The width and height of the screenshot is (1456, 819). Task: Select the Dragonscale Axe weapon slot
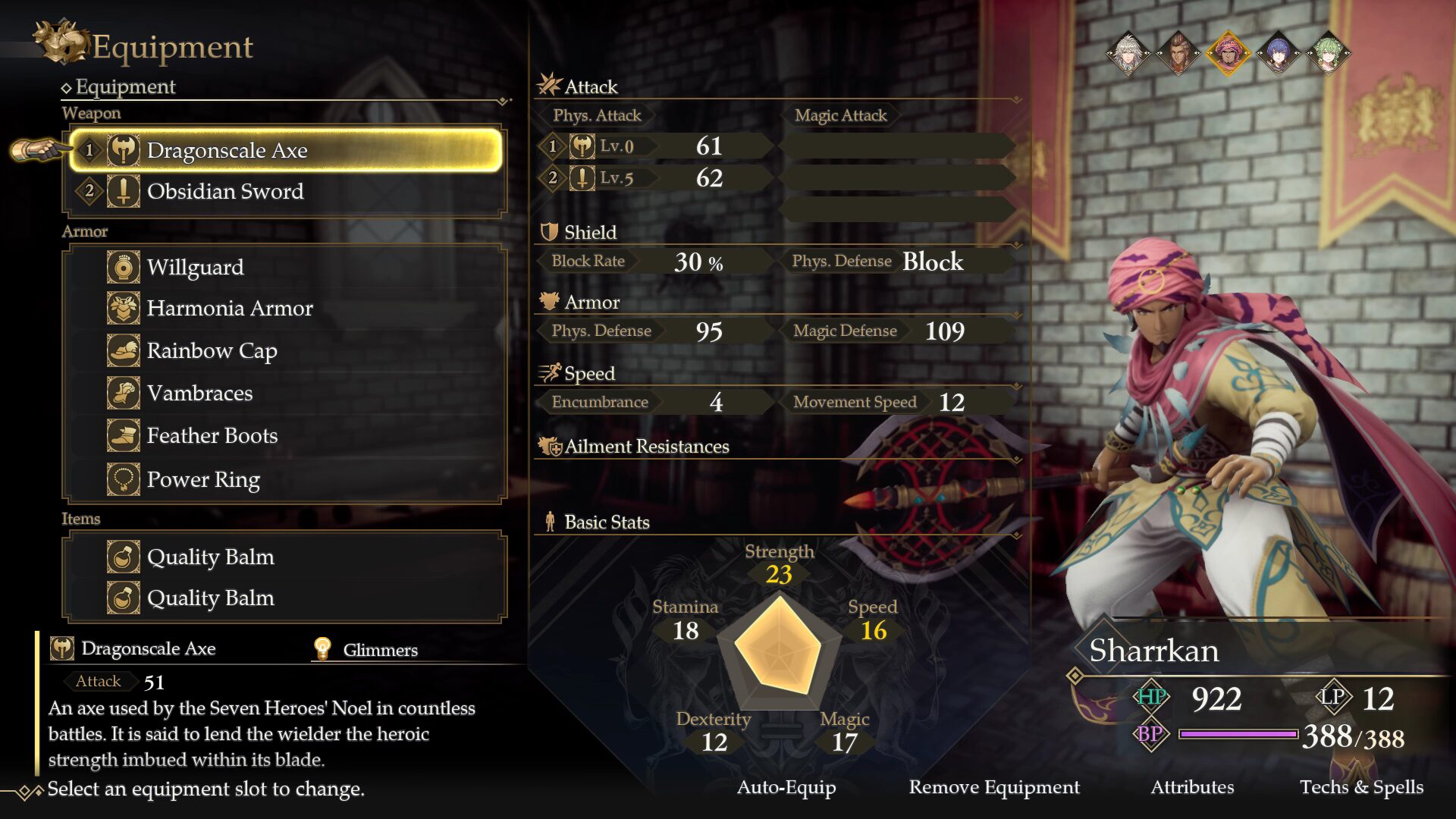[x=285, y=150]
